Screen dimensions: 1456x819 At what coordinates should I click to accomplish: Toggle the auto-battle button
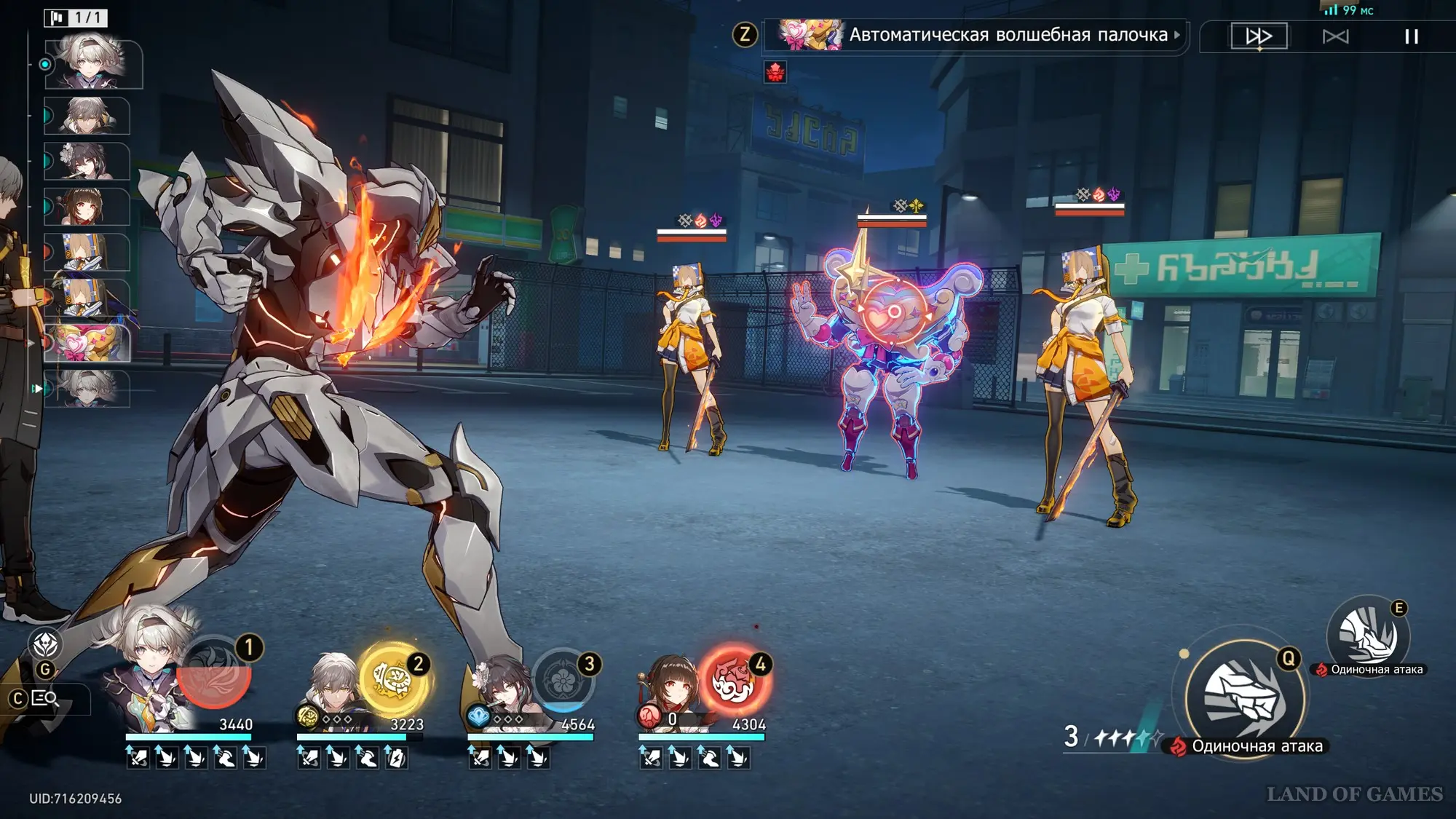tap(1335, 36)
